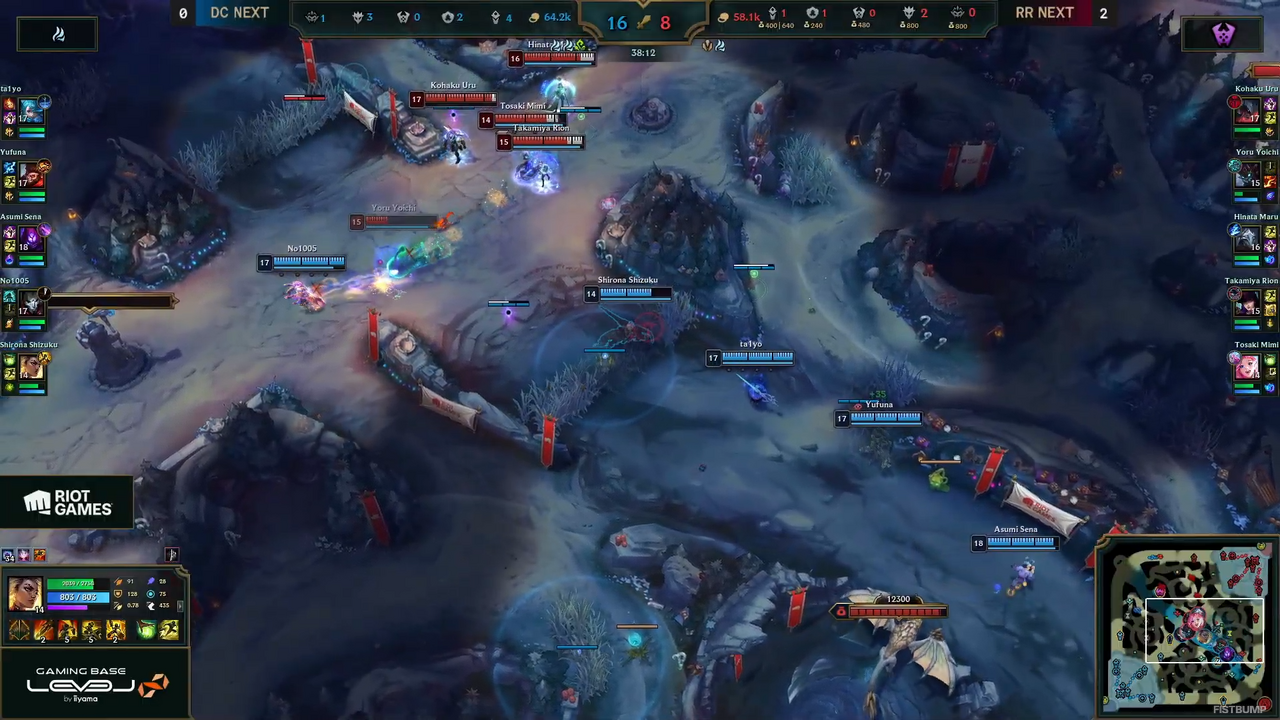Click the large champion portrait in the detail panel
1280x720 pixels.
click(24, 594)
